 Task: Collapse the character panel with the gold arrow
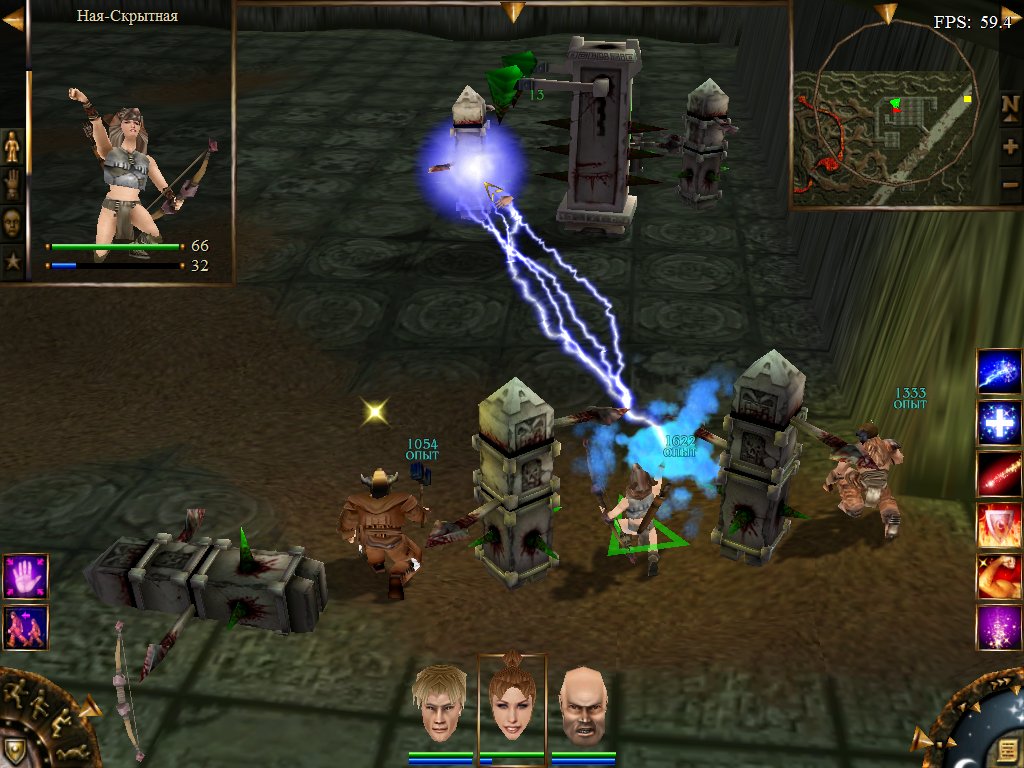coord(12,19)
